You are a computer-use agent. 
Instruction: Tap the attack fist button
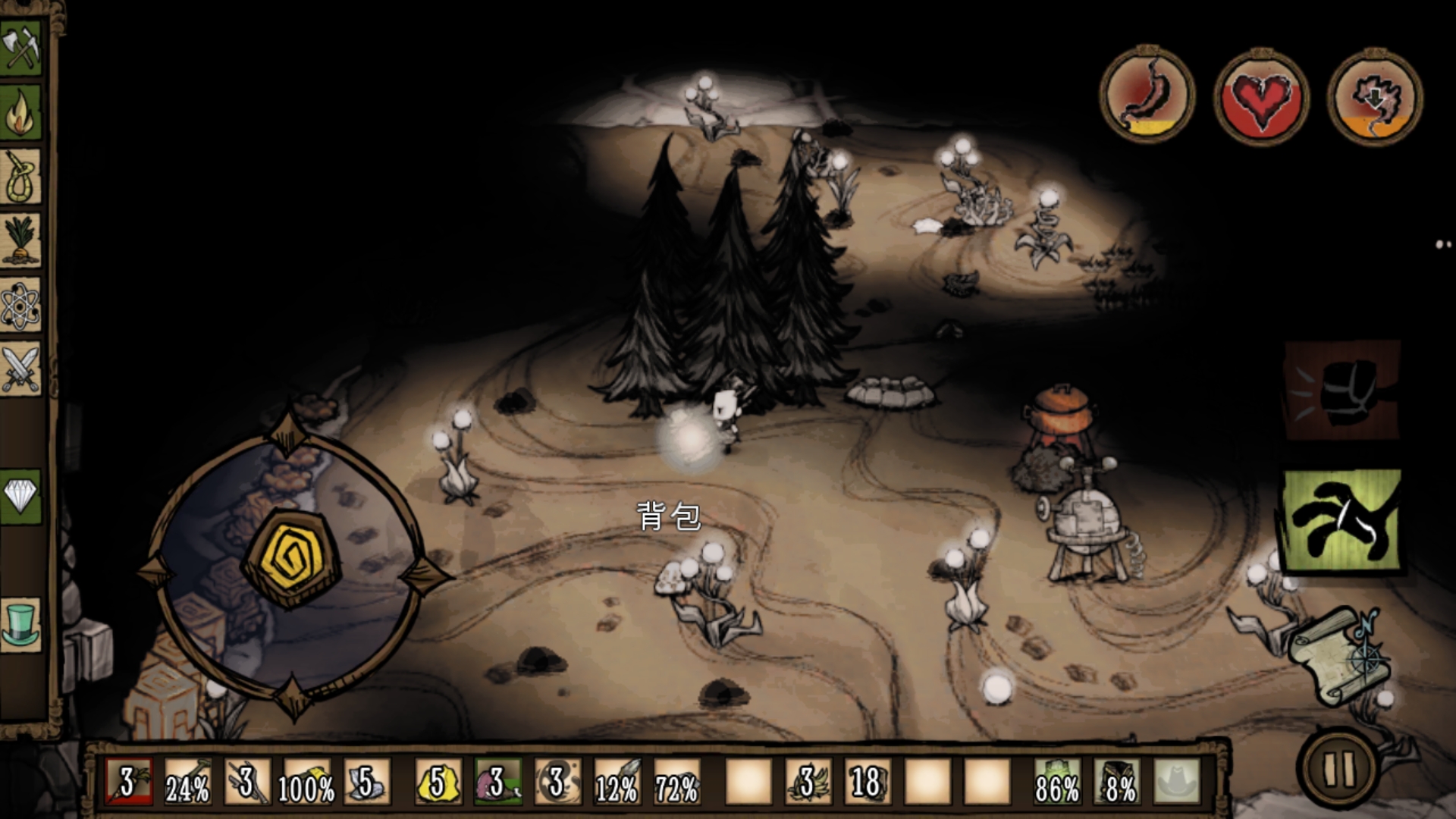point(1341,391)
